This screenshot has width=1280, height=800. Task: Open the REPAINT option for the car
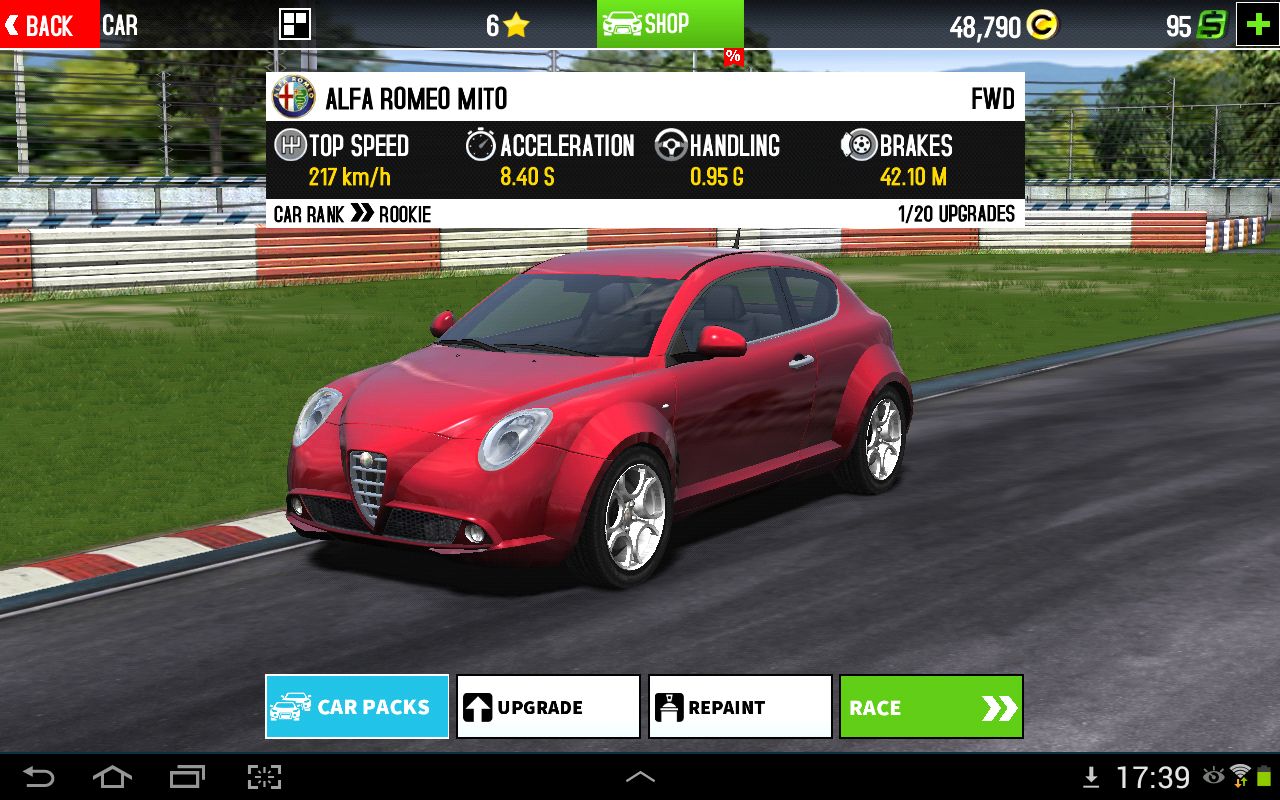739,706
